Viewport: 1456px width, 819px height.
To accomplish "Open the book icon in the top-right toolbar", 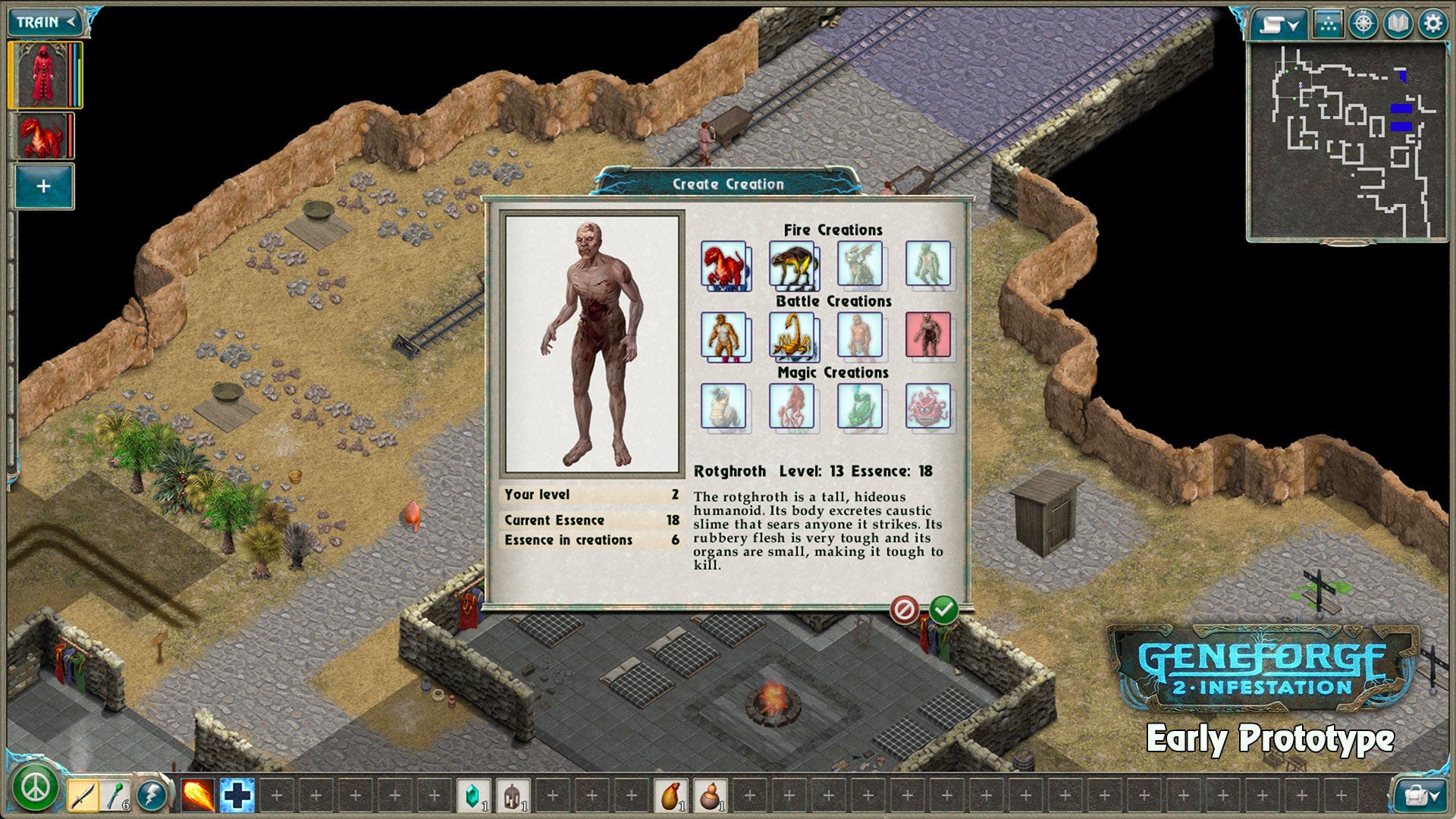I will click(x=1396, y=23).
